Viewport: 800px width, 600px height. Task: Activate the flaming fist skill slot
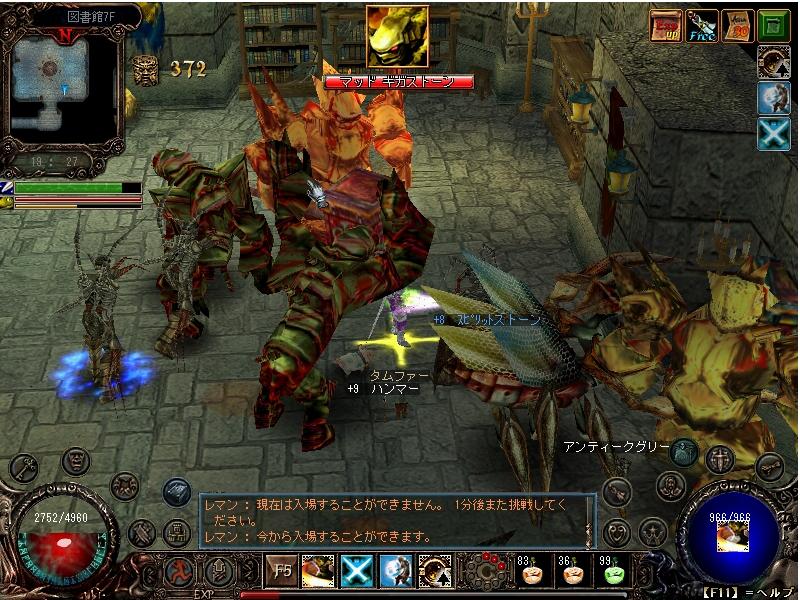(318, 571)
